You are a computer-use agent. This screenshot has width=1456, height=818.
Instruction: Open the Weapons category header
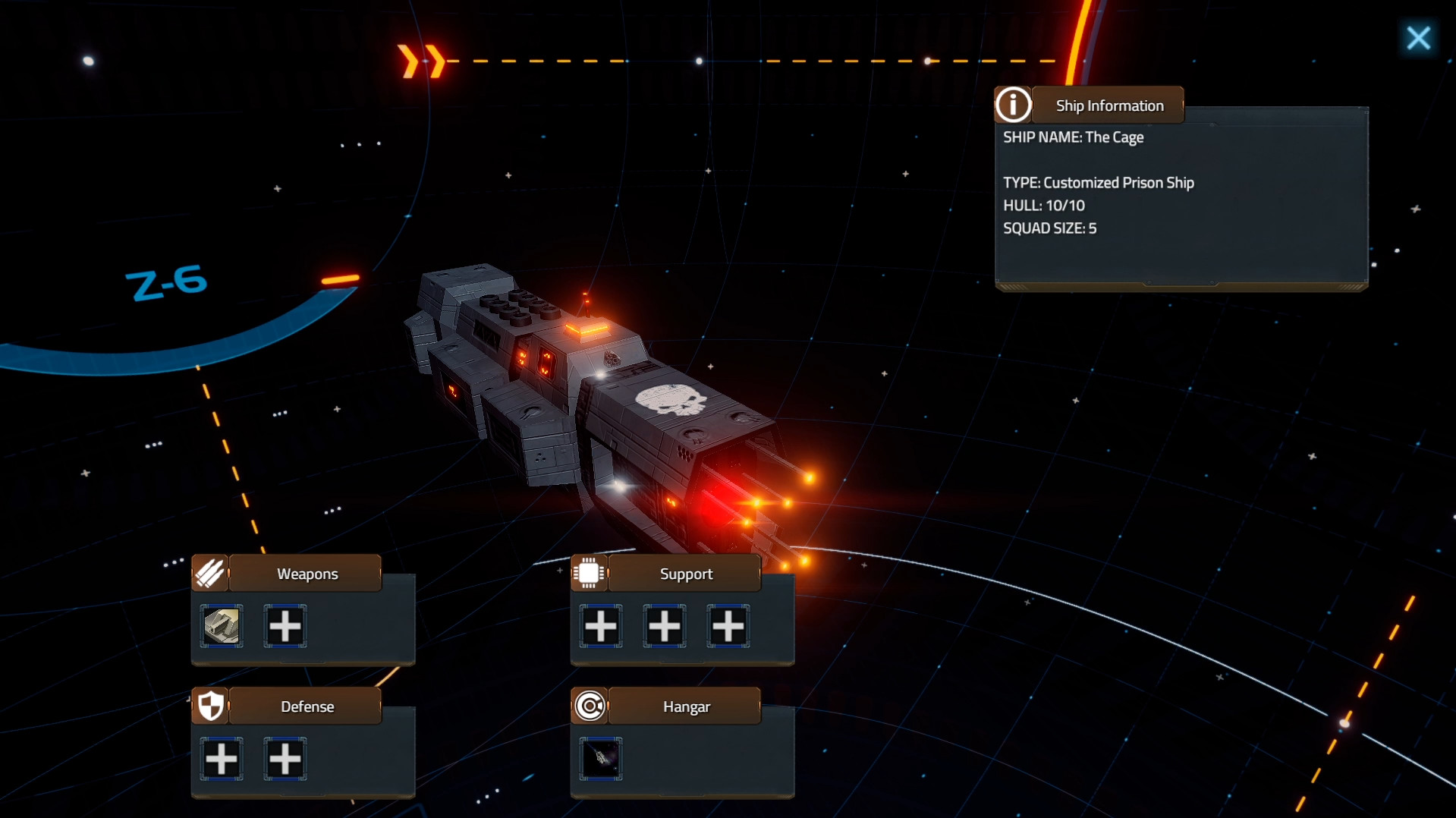point(307,574)
